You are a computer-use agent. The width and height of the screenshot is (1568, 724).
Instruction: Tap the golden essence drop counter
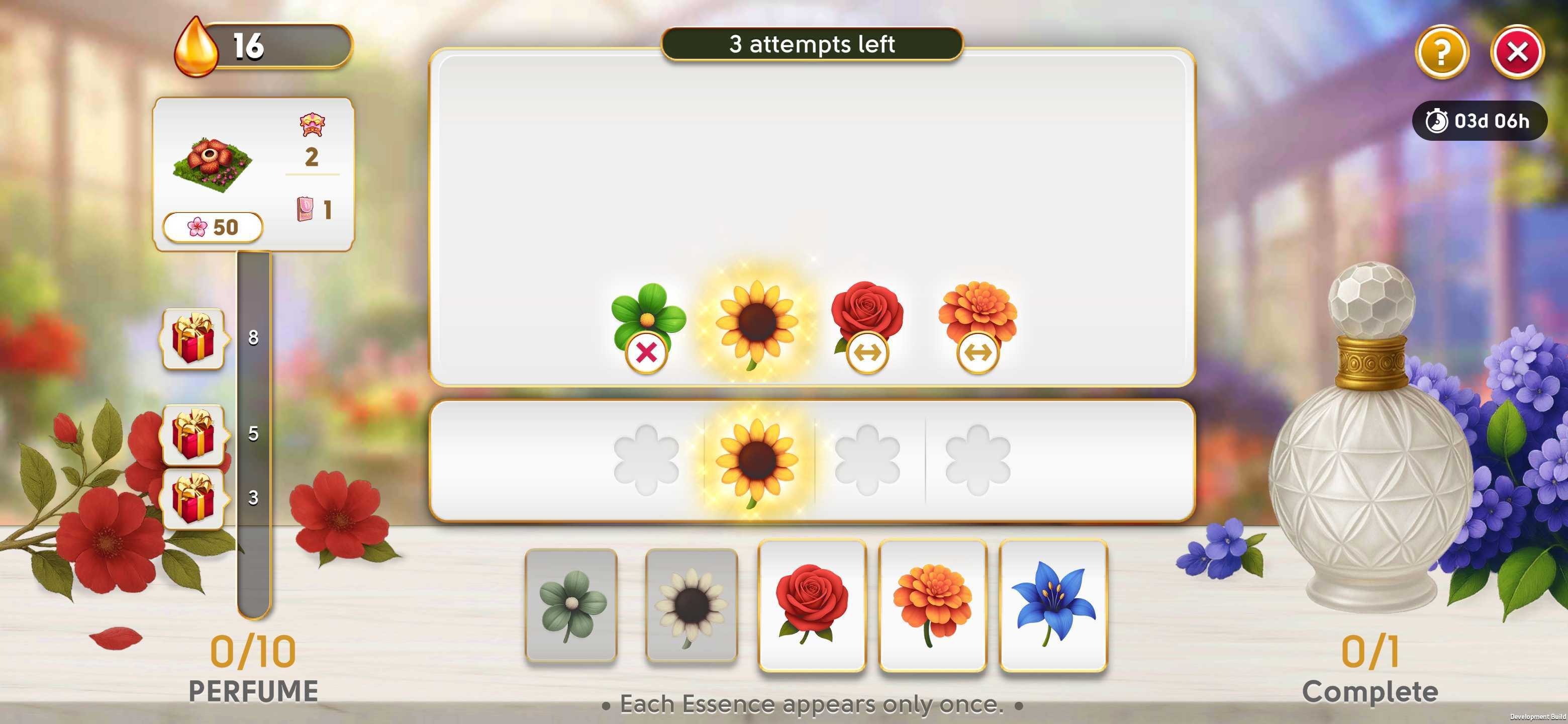pos(263,47)
